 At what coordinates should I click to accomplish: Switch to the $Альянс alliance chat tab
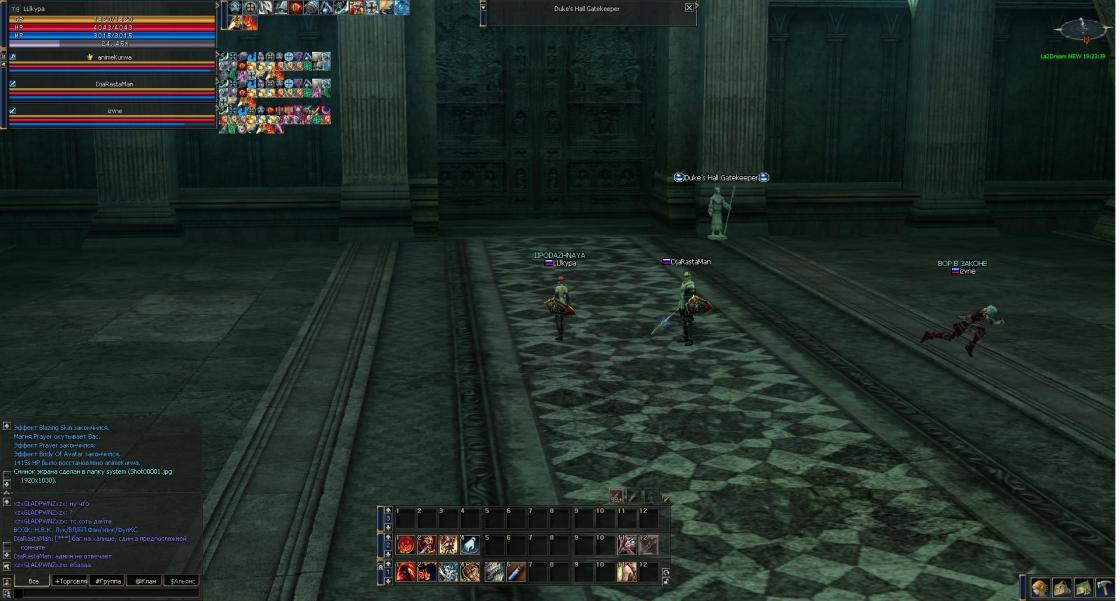(182, 581)
